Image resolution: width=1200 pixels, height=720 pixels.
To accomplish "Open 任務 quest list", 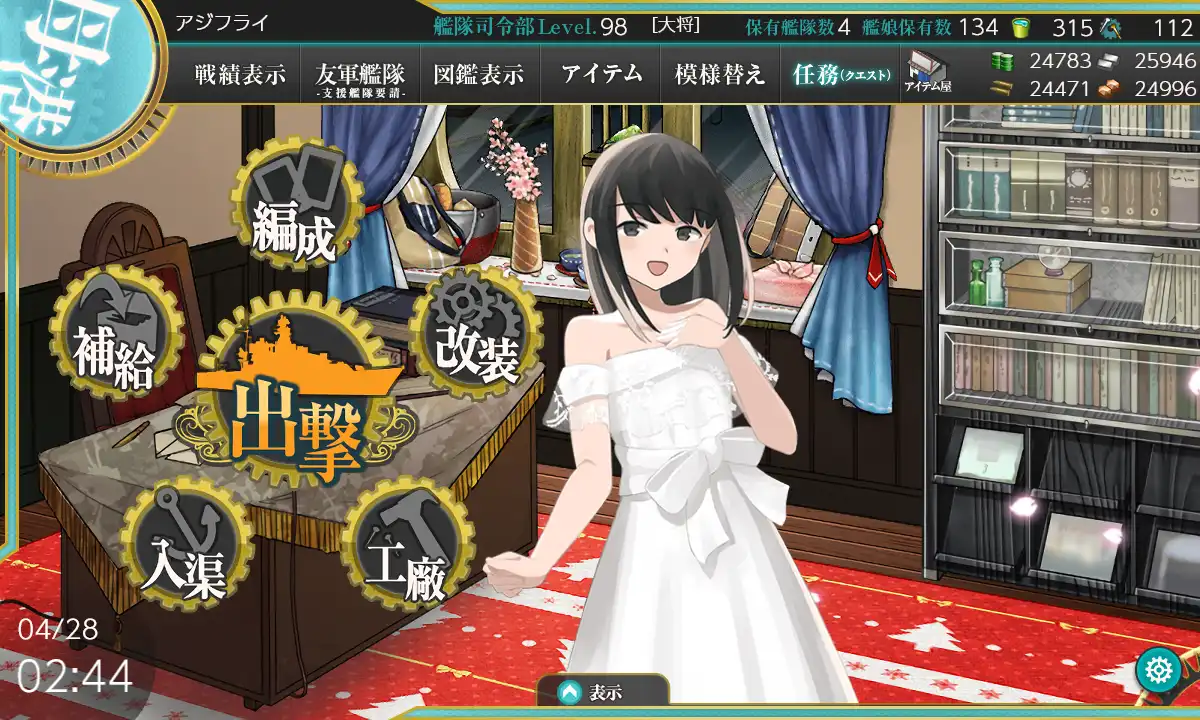I will tap(840, 74).
